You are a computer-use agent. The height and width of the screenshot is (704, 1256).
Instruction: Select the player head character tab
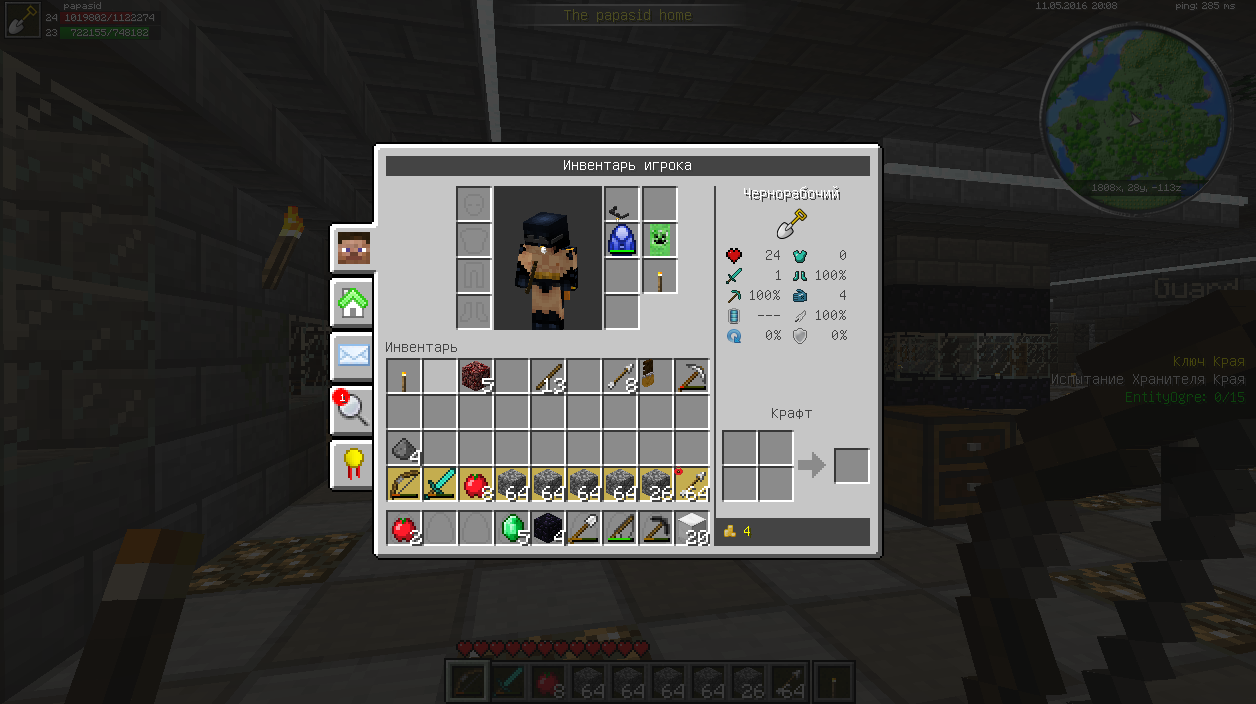353,249
